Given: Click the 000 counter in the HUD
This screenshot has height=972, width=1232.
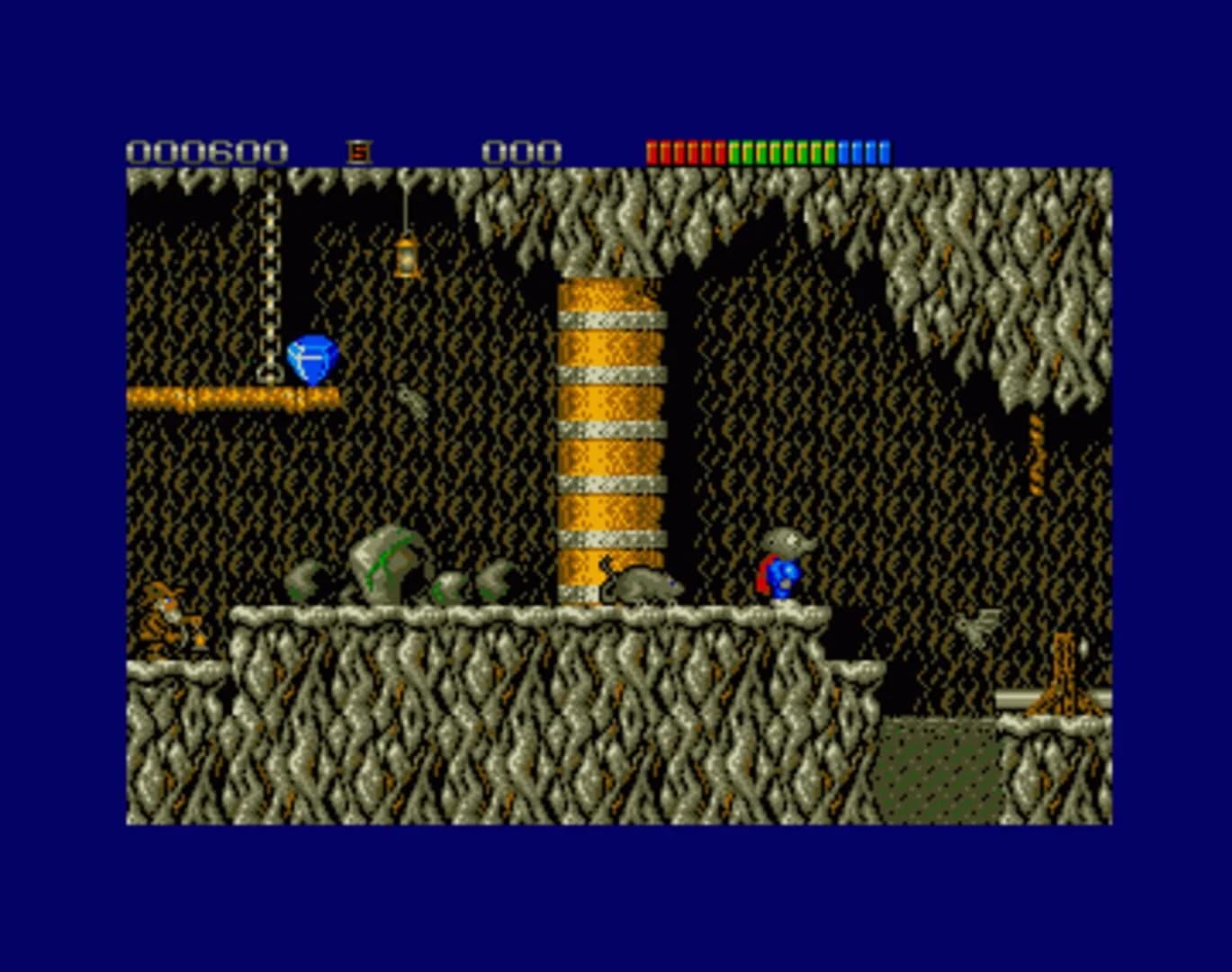Looking at the screenshot, I should click(x=522, y=149).
